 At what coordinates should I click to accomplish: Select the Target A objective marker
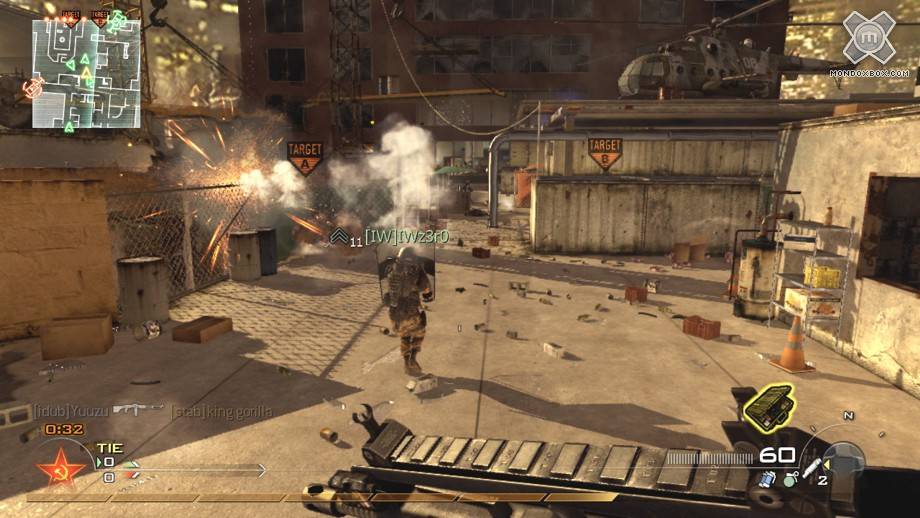(x=304, y=157)
